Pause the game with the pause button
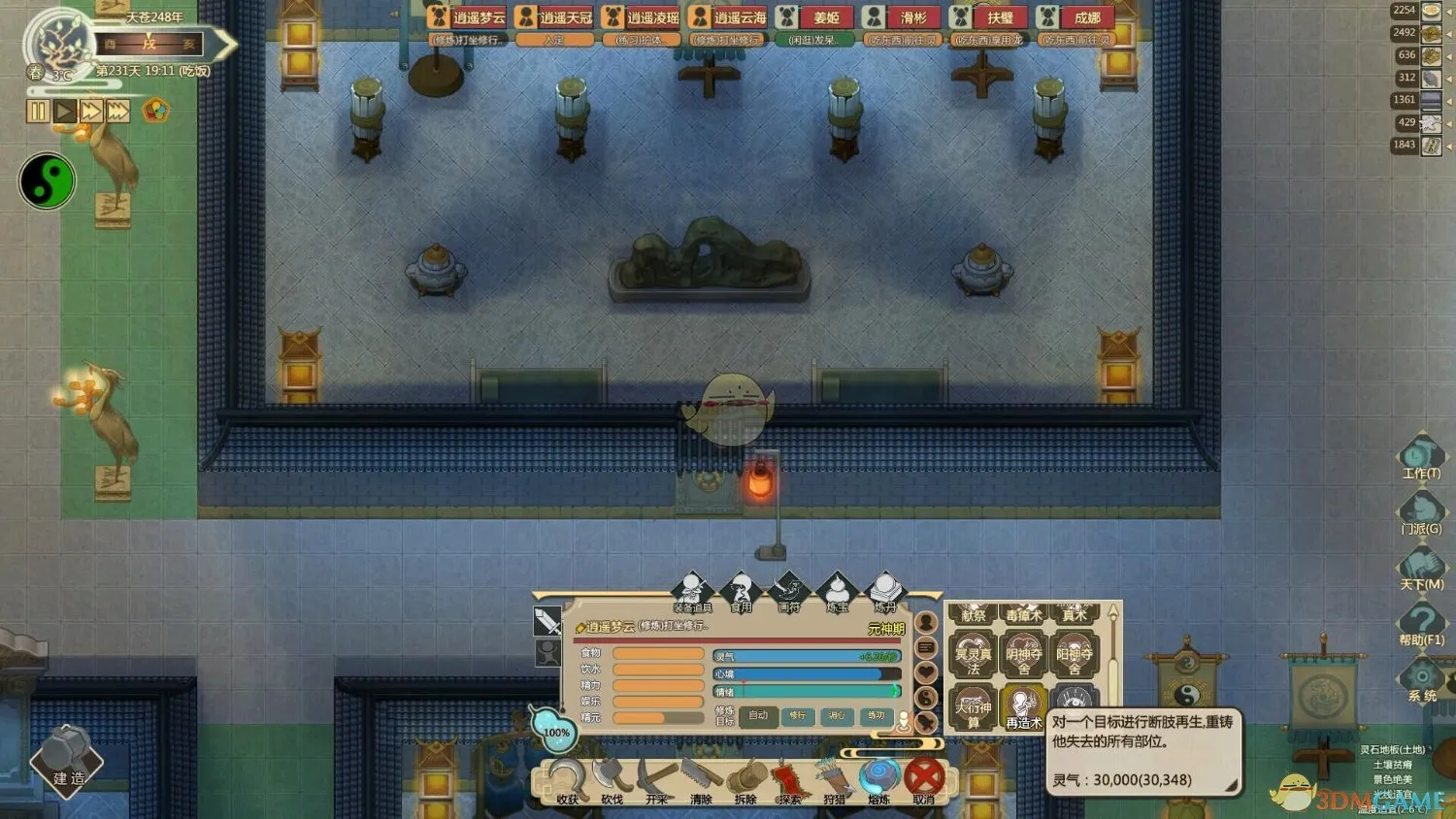This screenshot has width=1456, height=819. [37, 111]
